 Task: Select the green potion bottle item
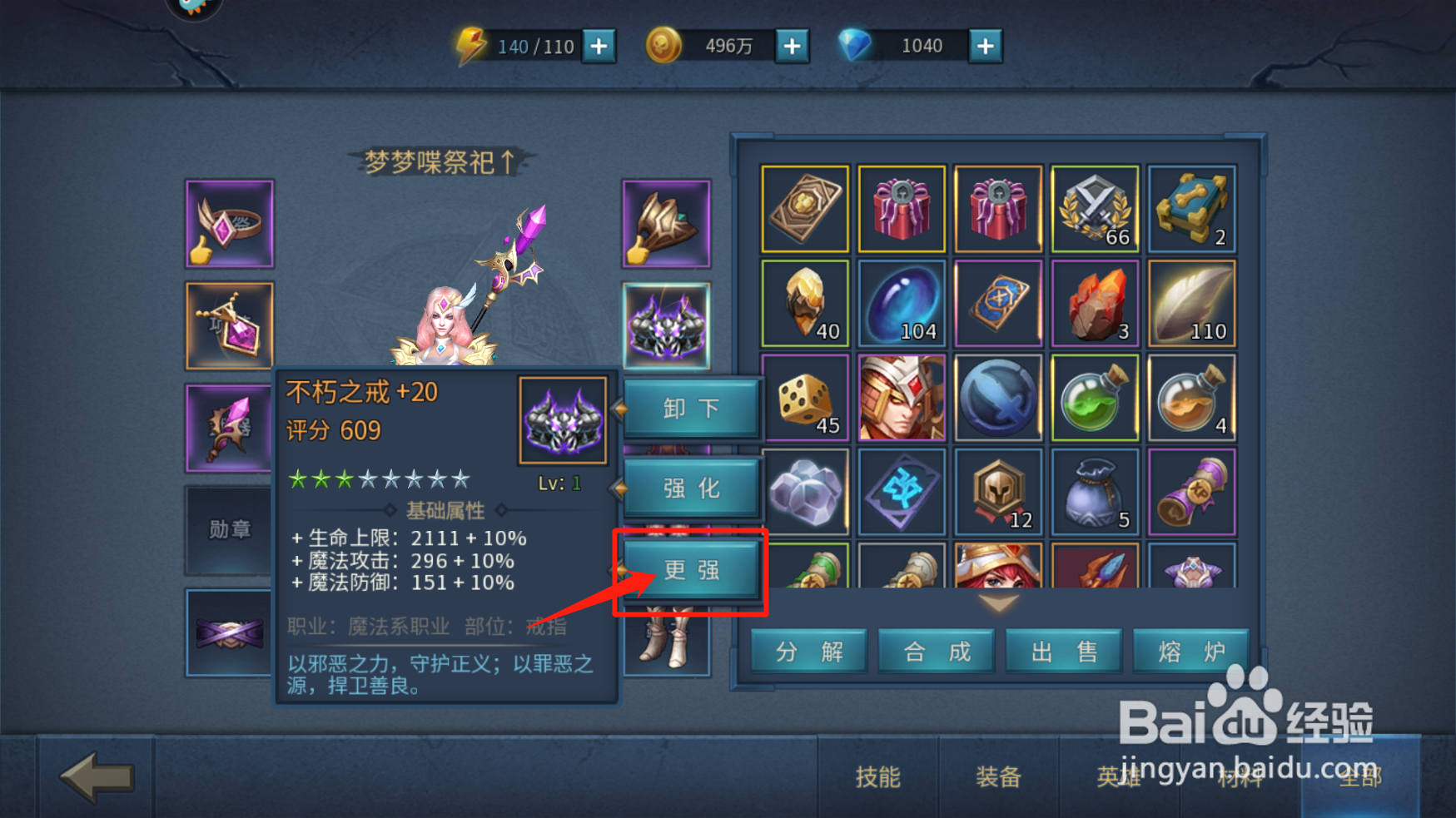(x=1095, y=396)
